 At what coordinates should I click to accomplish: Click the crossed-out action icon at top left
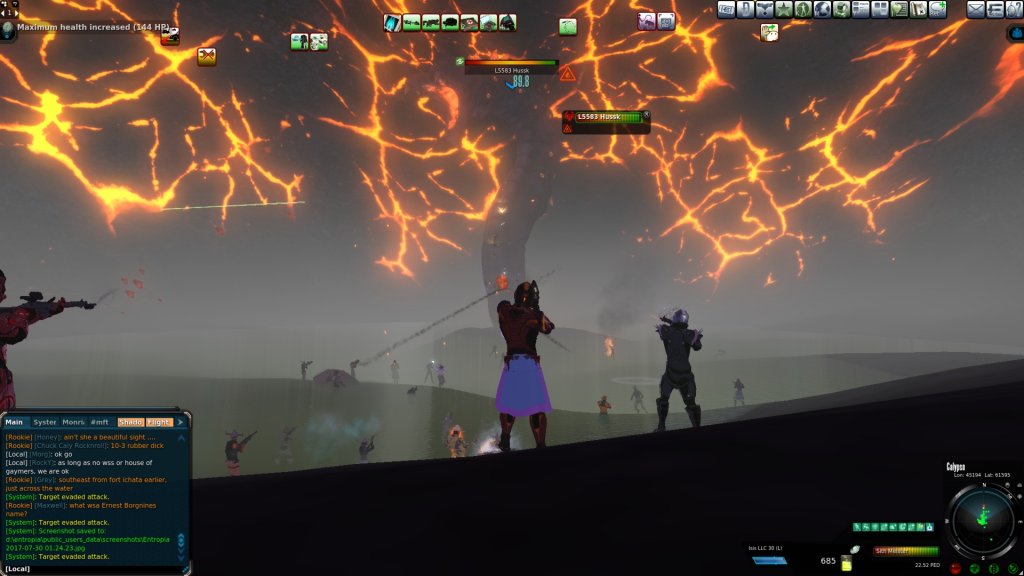coord(207,57)
